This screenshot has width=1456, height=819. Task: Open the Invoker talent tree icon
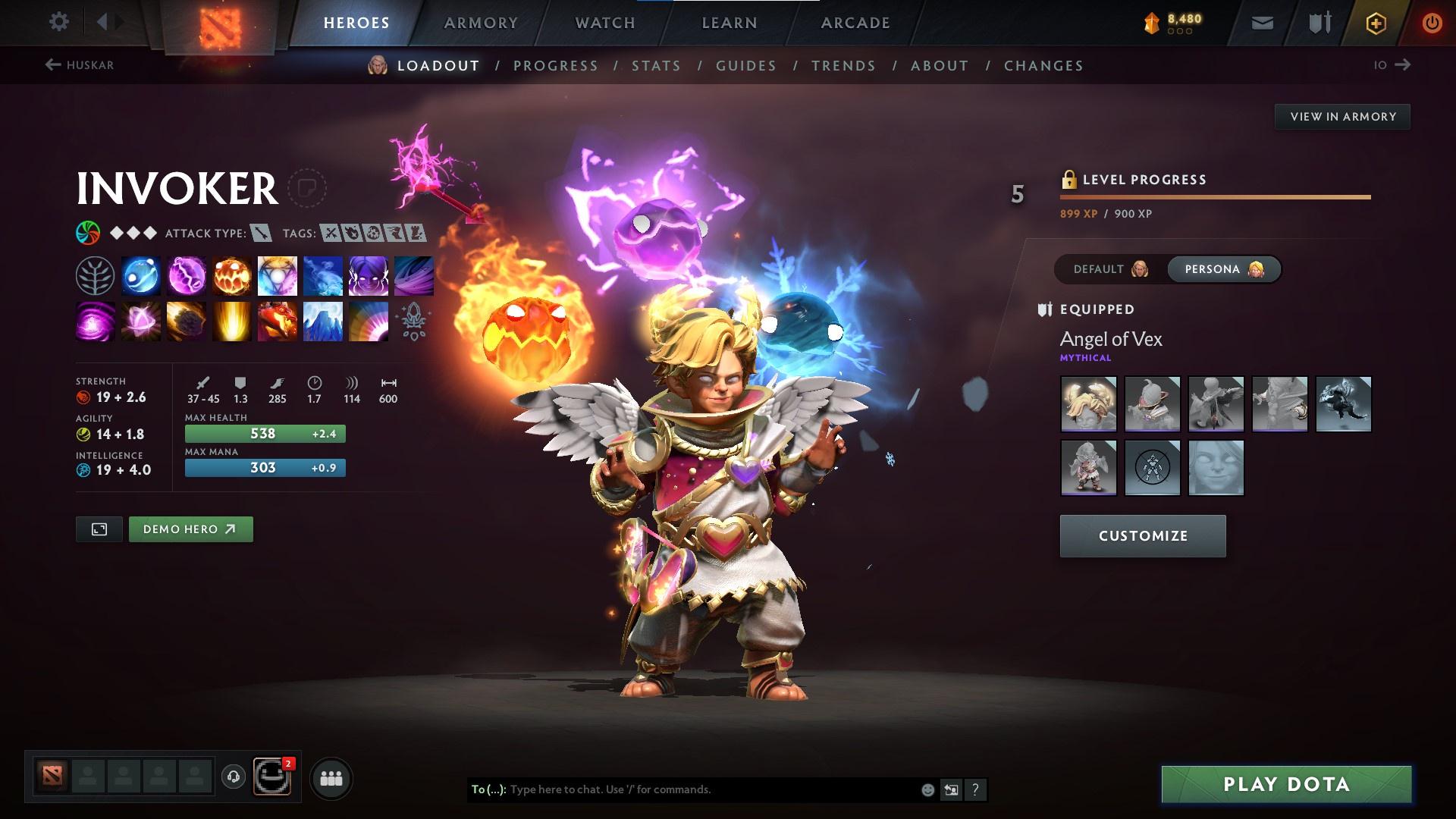[x=95, y=275]
